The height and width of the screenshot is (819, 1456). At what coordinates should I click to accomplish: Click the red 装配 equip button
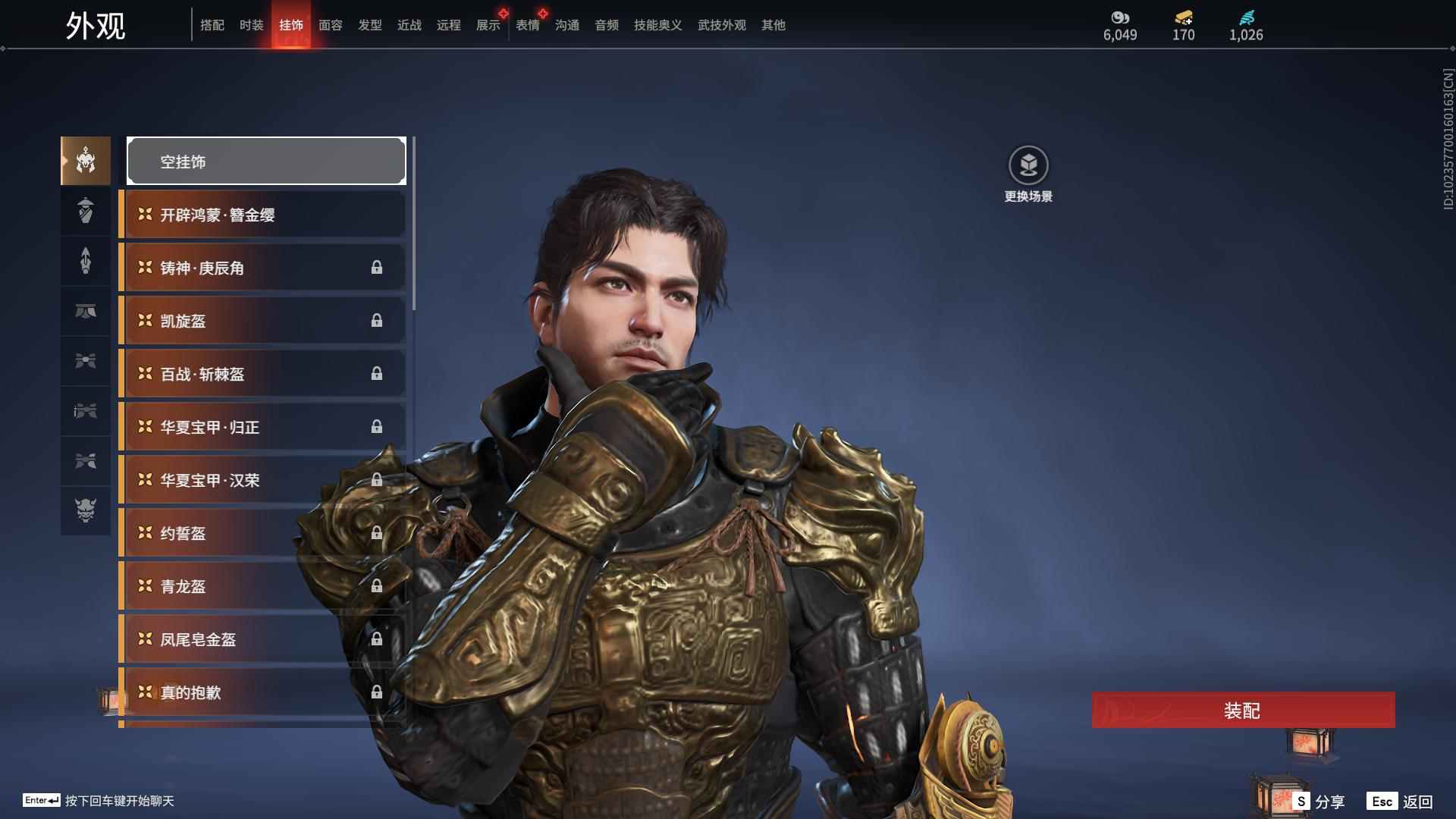[x=1243, y=710]
